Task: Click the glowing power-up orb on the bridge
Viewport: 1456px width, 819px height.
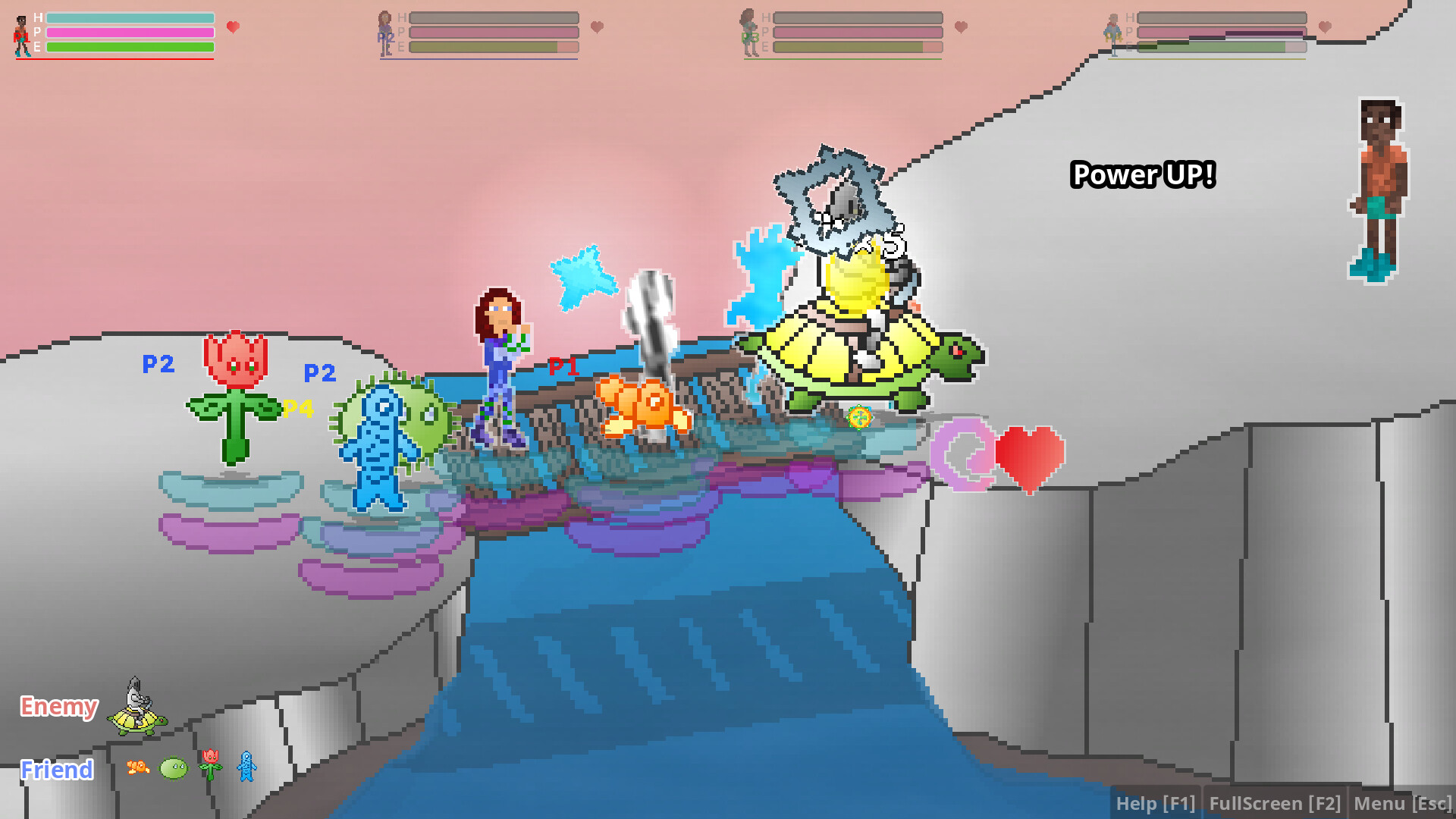Action: [x=858, y=417]
